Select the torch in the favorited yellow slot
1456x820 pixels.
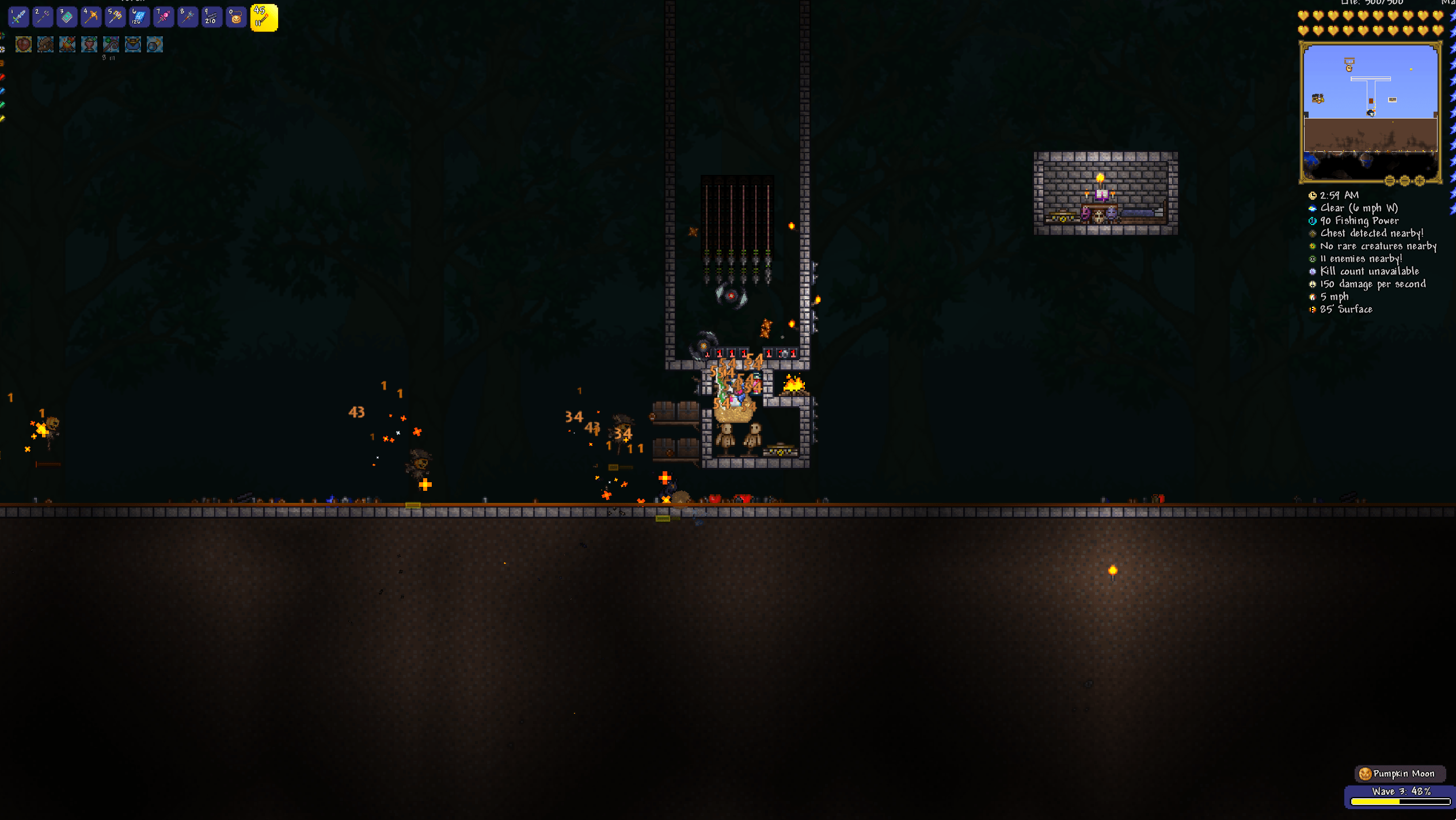[x=264, y=17]
